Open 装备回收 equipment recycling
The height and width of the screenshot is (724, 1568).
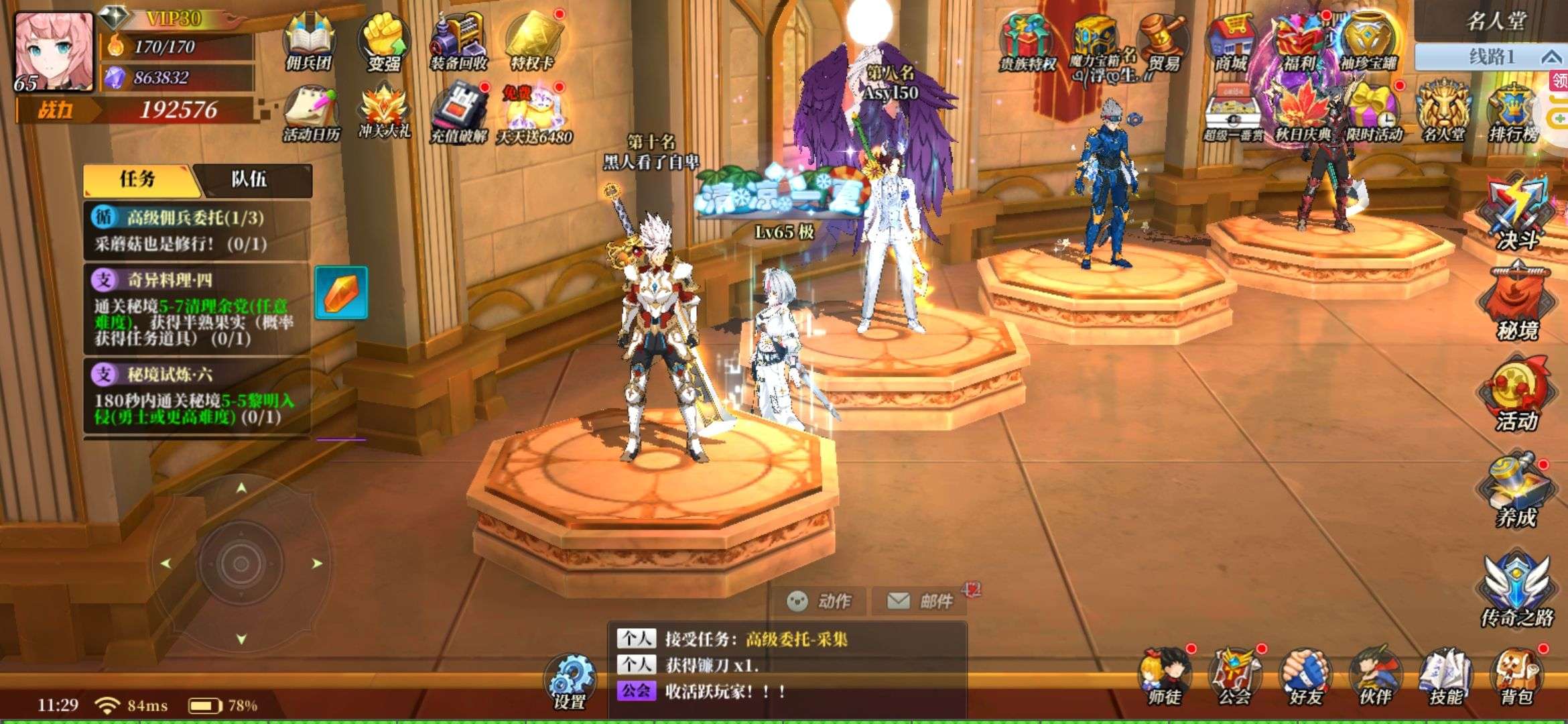(x=458, y=44)
